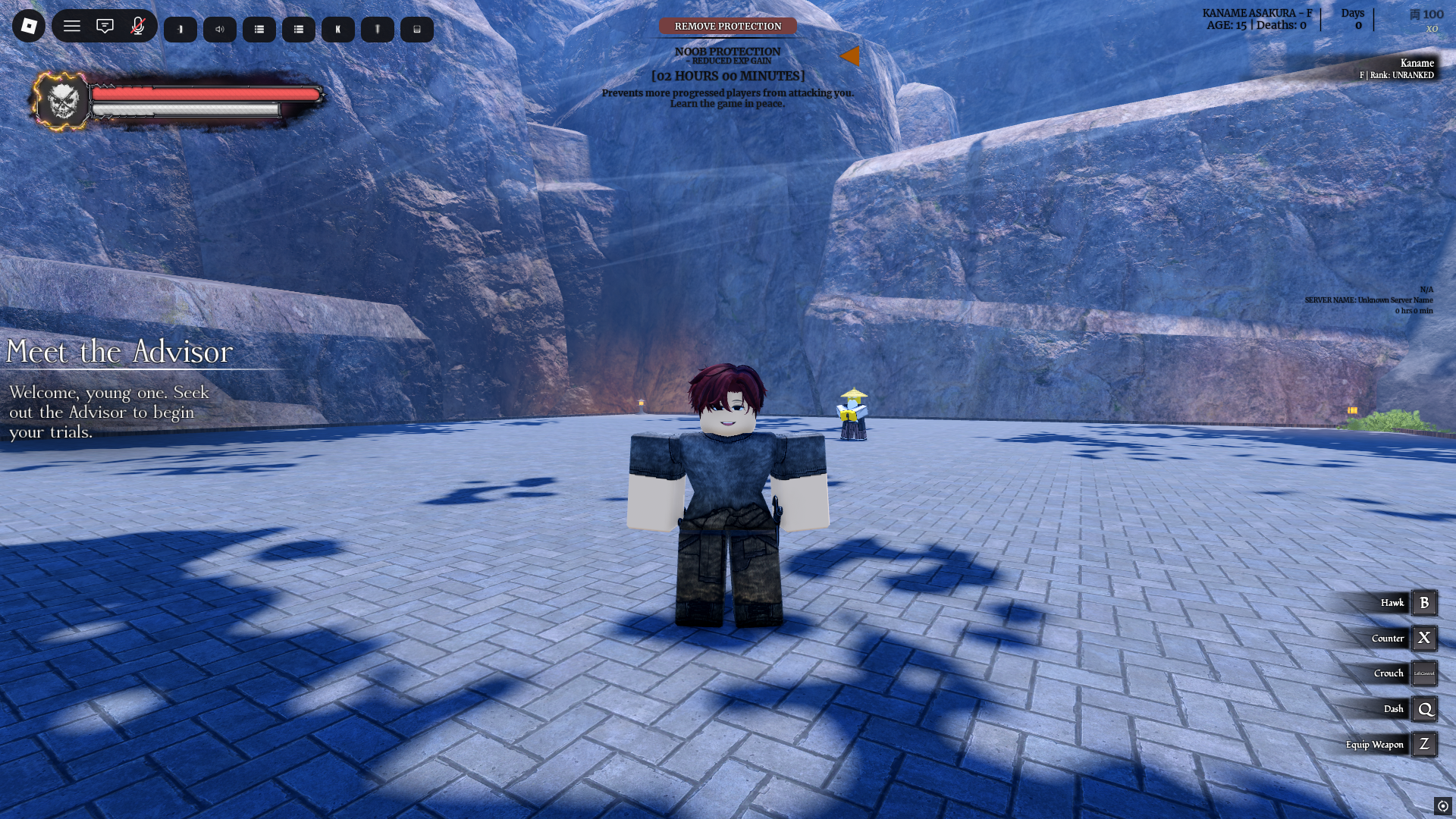The image size is (1456, 819).
Task: Click the Equip Weapon Z button
Action: click(1424, 744)
